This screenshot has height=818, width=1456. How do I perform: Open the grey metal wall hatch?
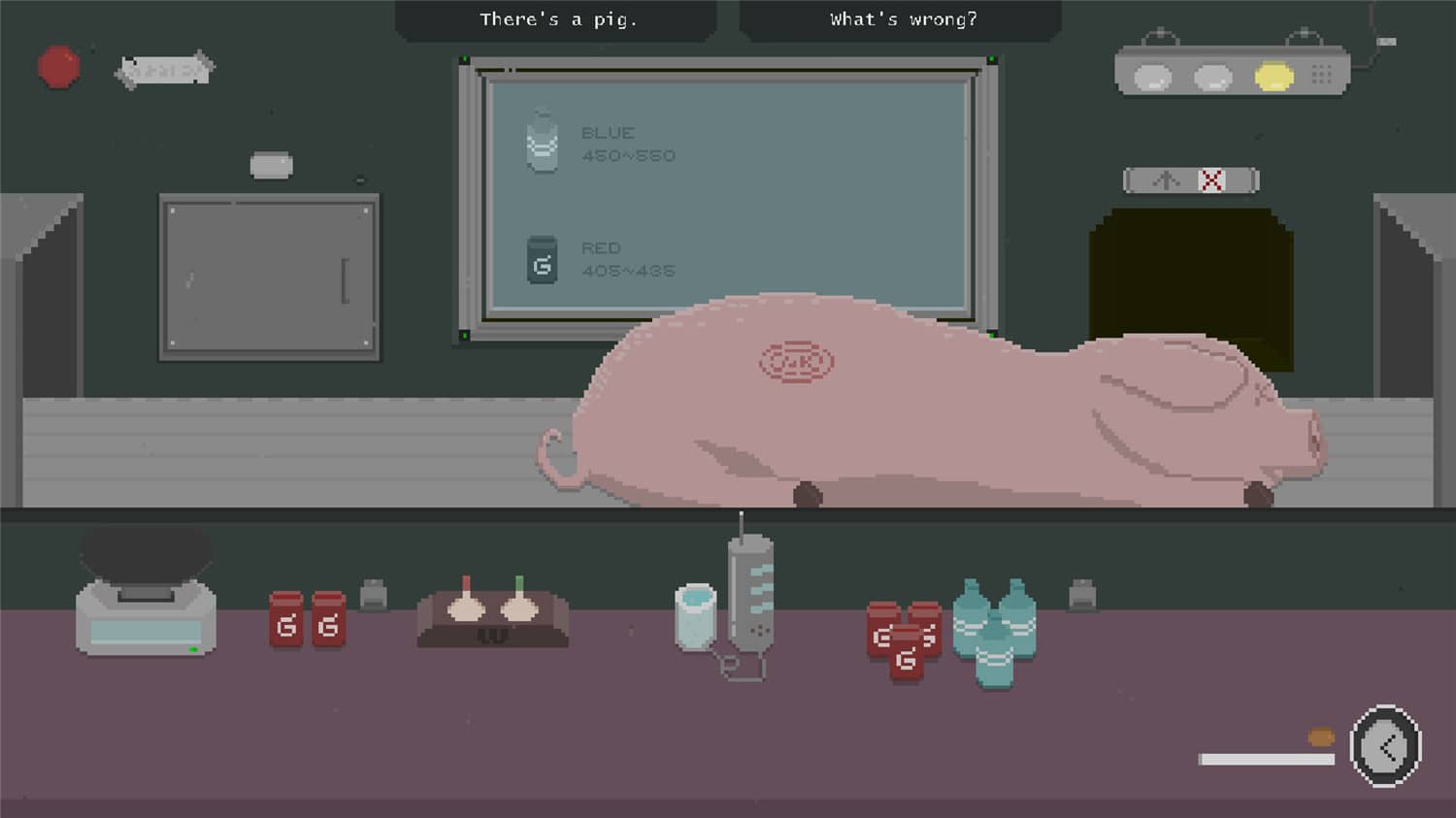269,278
